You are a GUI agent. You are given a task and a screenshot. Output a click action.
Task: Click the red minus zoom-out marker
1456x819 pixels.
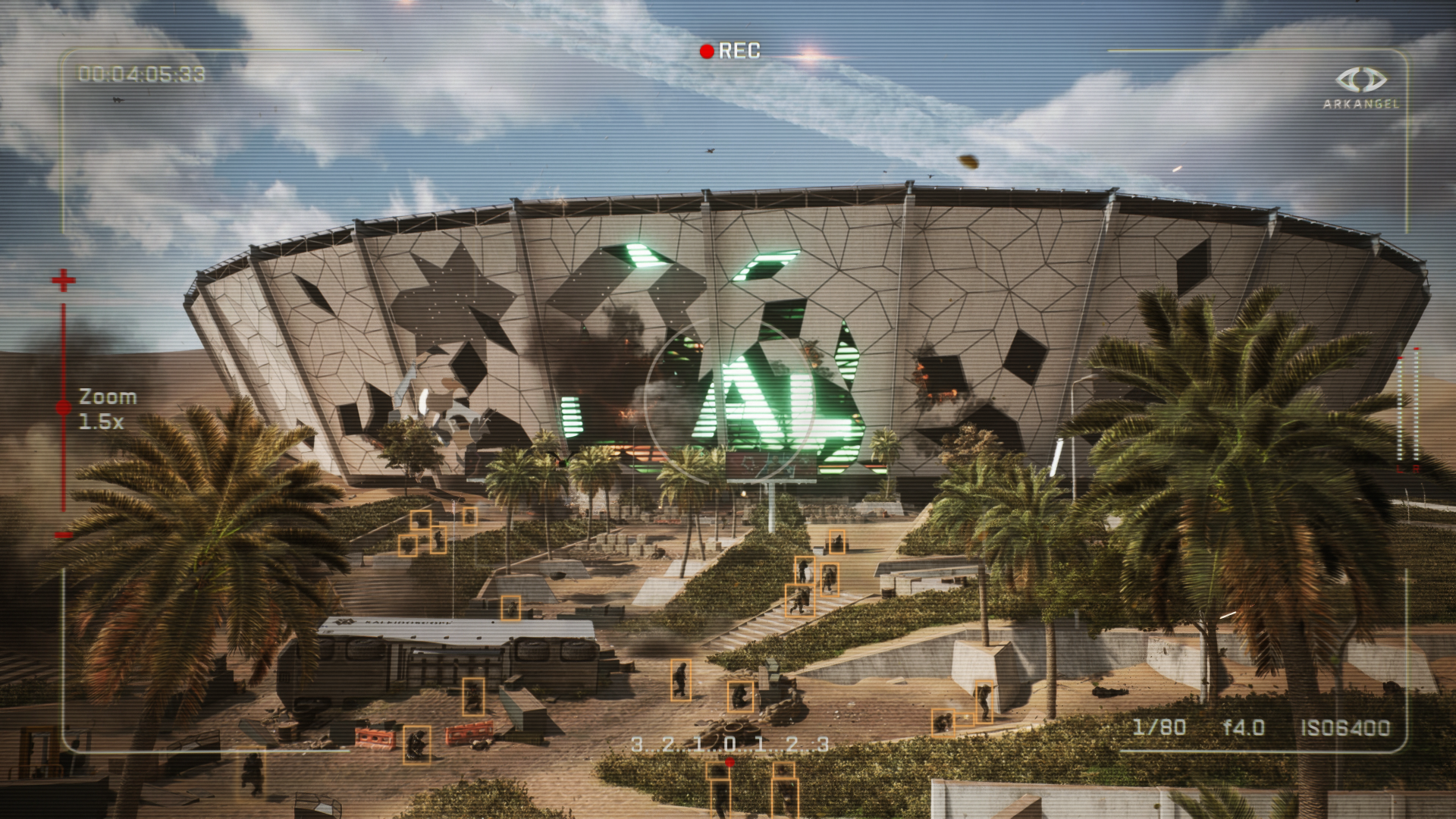click(64, 535)
